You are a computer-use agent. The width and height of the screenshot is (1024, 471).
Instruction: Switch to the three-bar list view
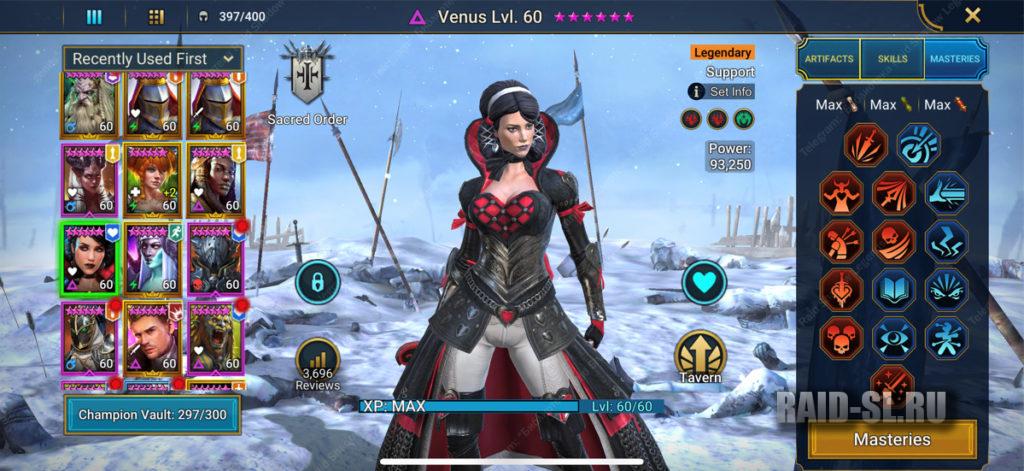(x=95, y=16)
